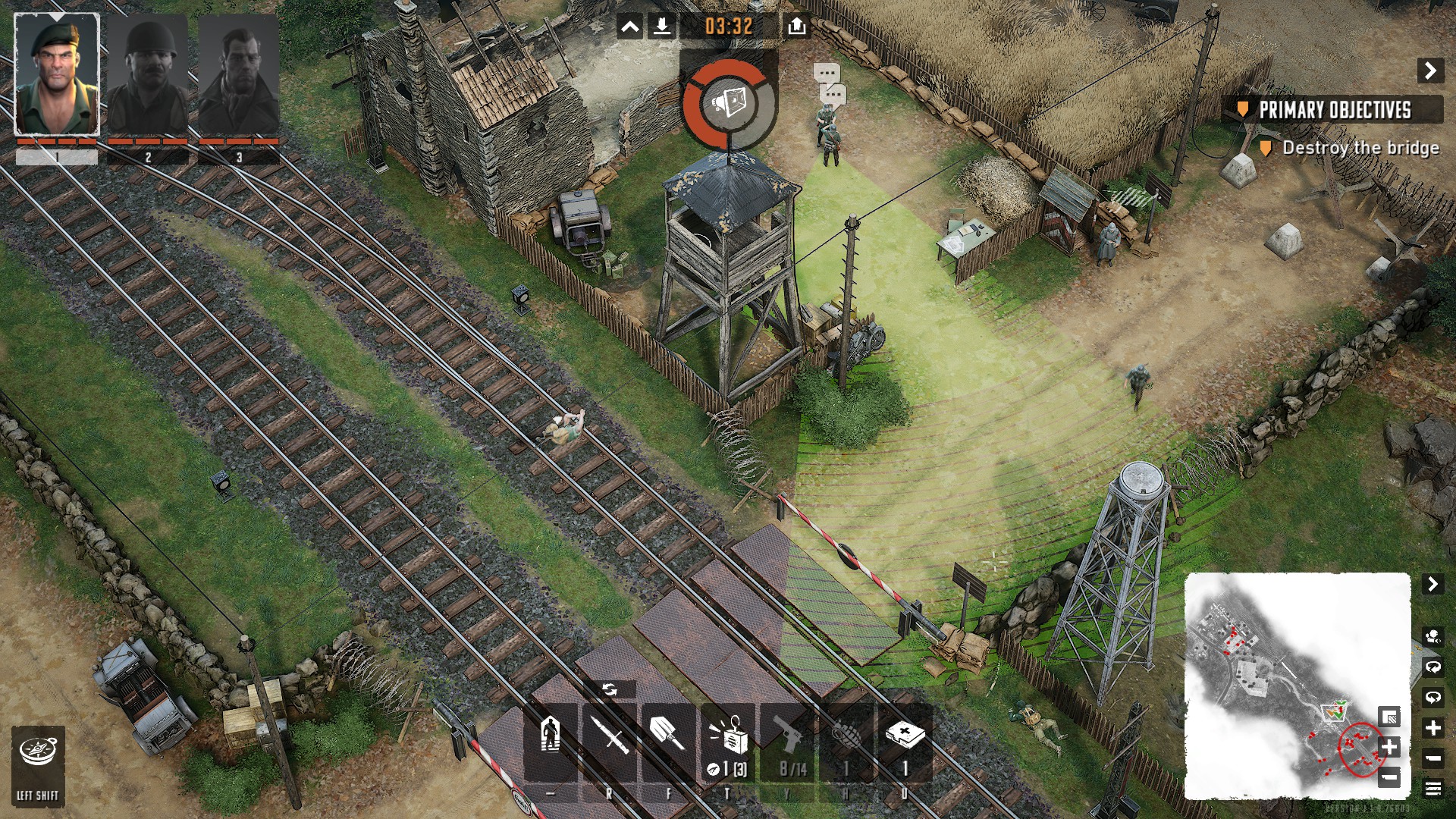
Task: Select the Green Beret character portrait
Action: pyautogui.click(x=57, y=74)
